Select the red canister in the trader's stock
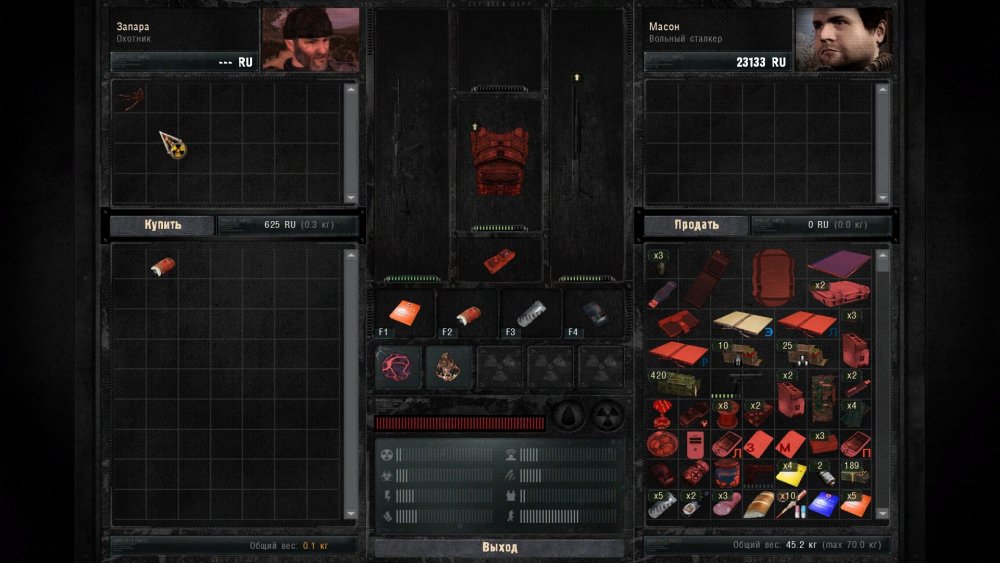Image resolution: width=1000 pixels, height=563 pixels. (161, 267)
